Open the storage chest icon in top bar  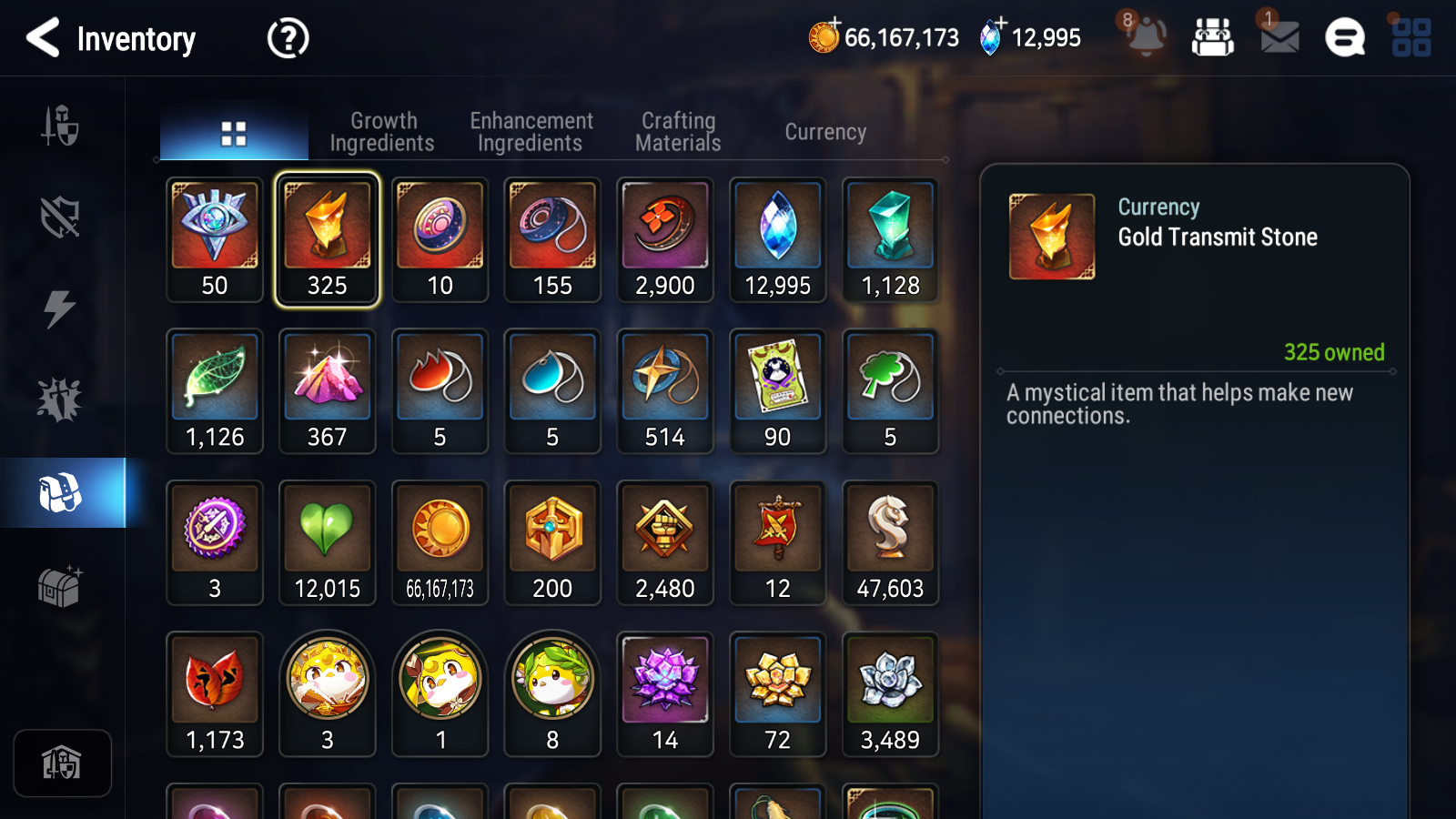click(x=1214, y=38)
